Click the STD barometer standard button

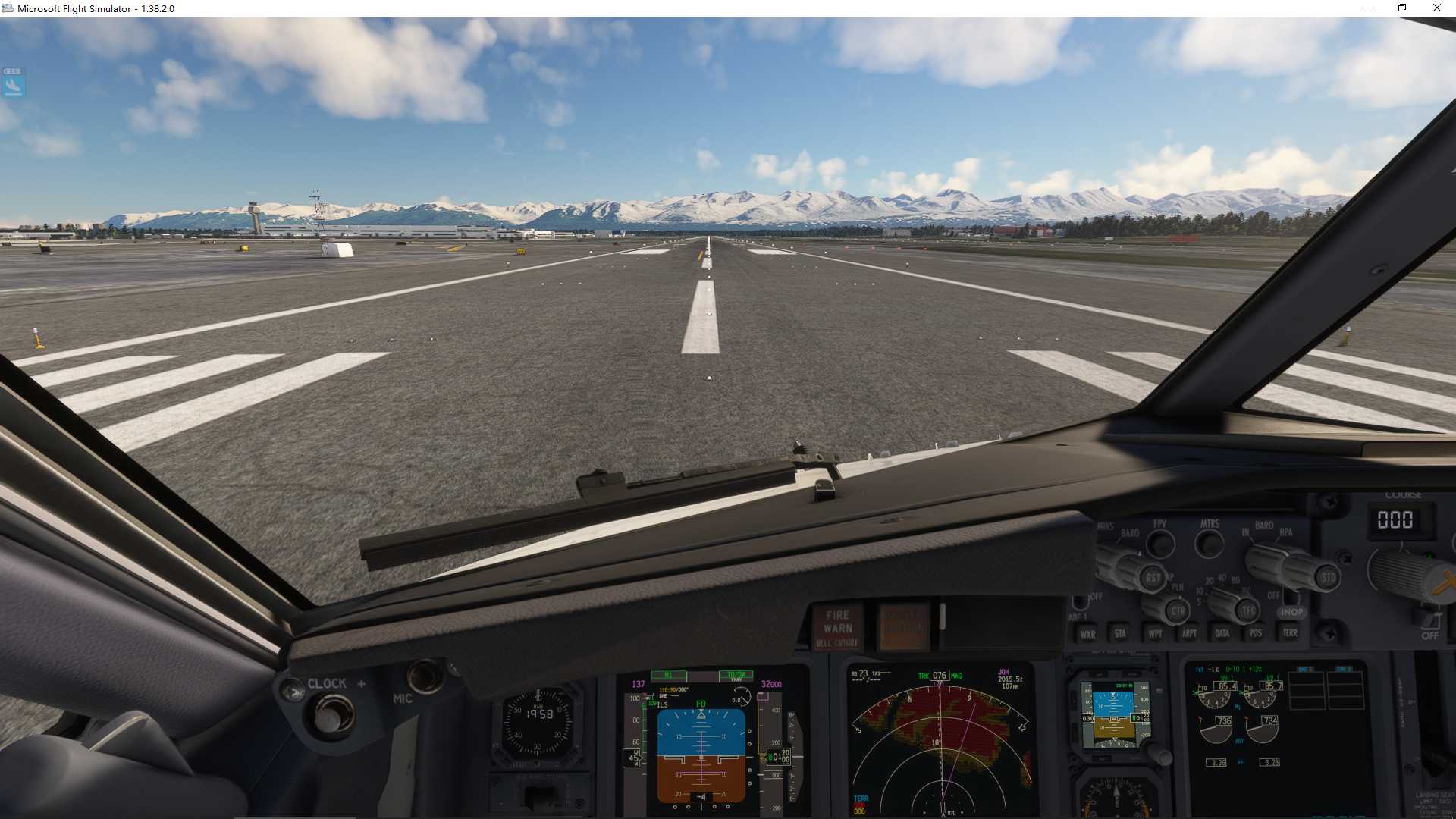point(1329,578)
